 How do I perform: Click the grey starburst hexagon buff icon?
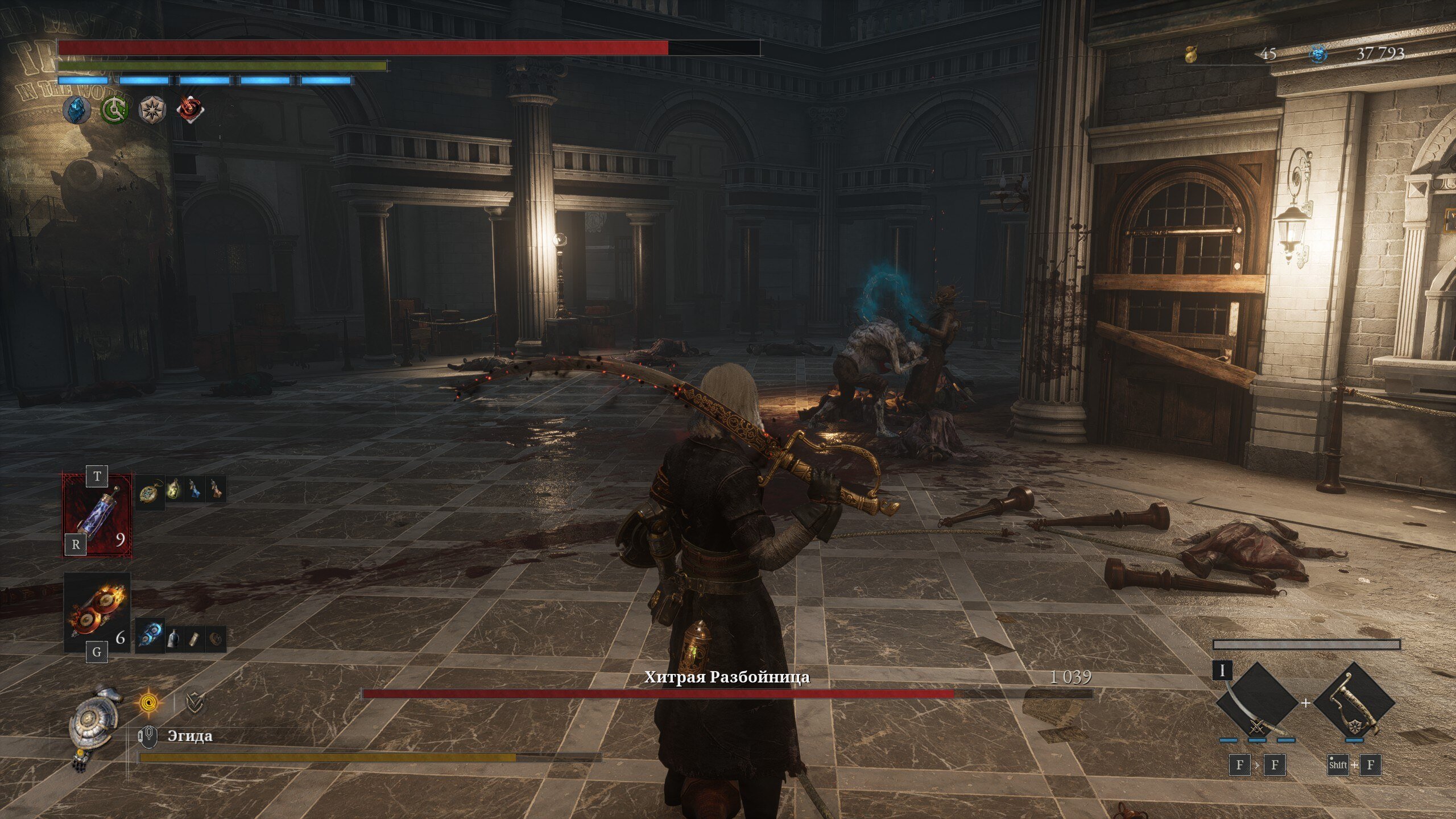152,109
